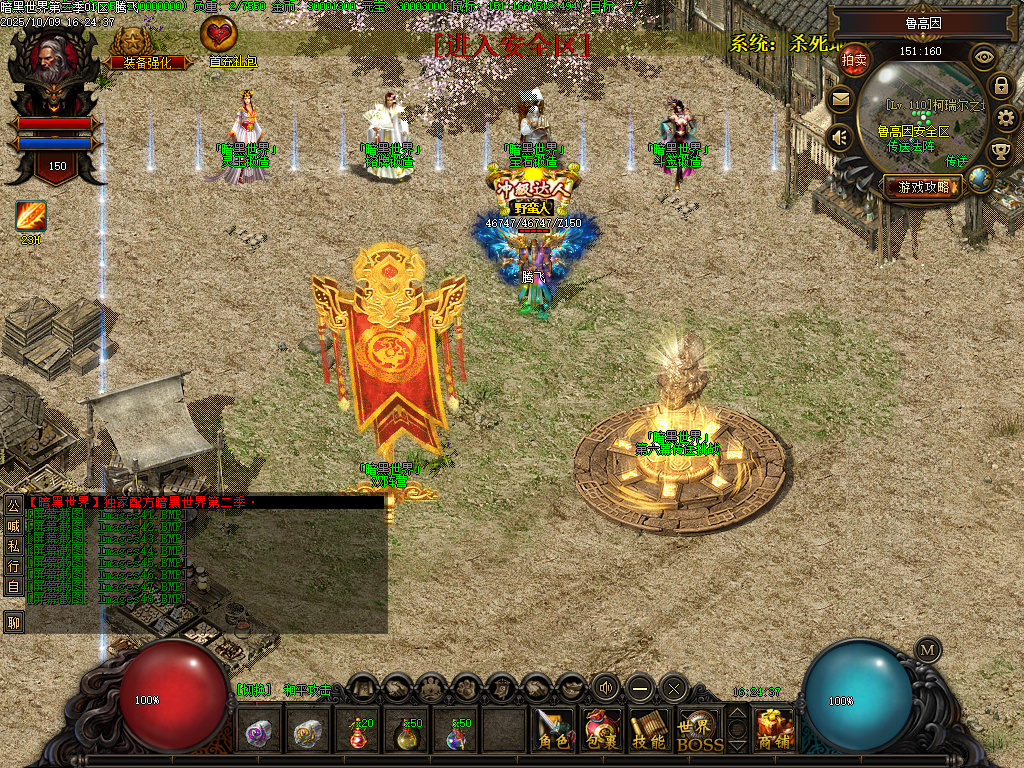Open the mail envelope icon
The width and height of the screenshot is (1024, 768).
840,99
